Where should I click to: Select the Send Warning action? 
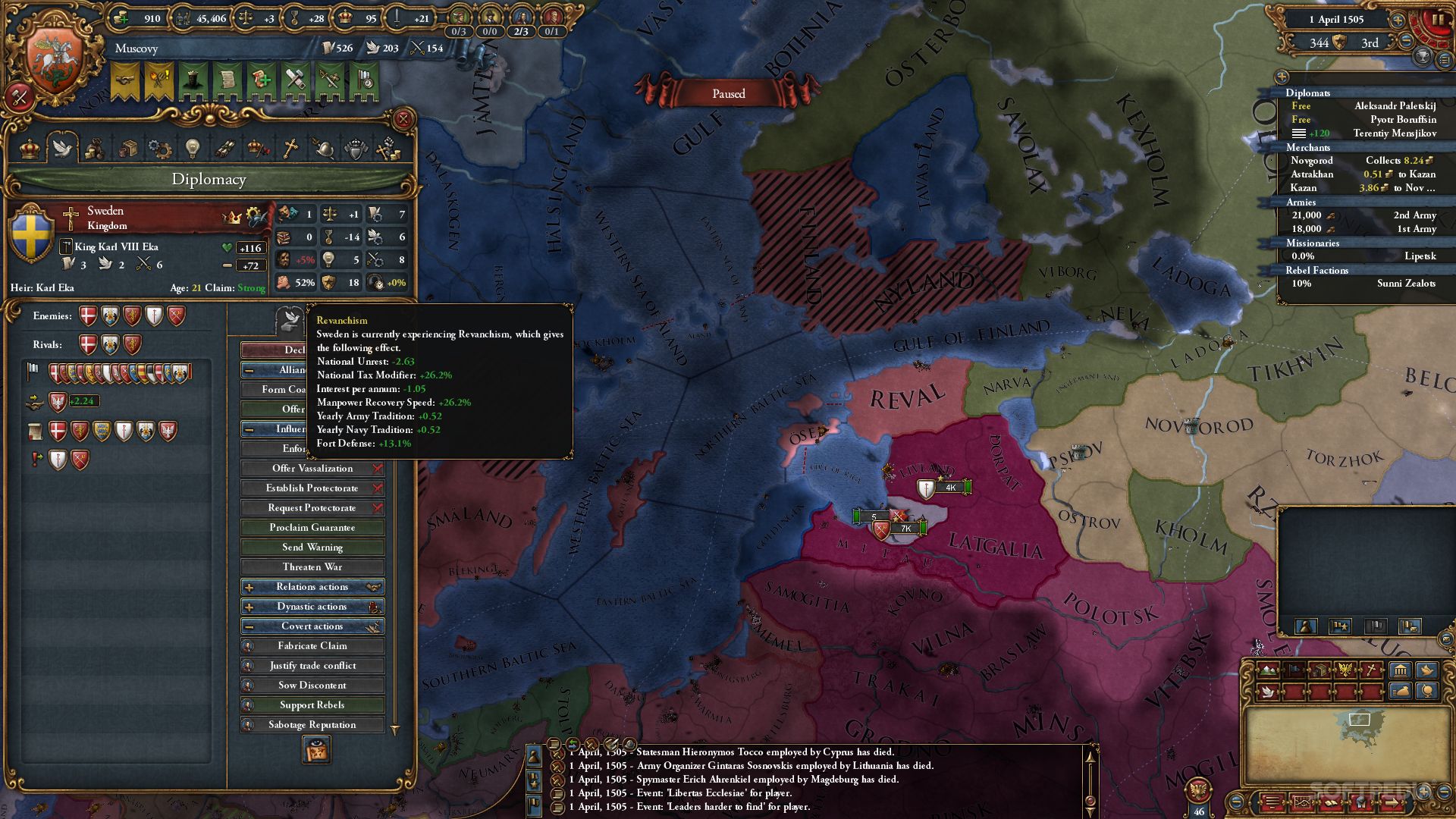click(x=312, y=548)
